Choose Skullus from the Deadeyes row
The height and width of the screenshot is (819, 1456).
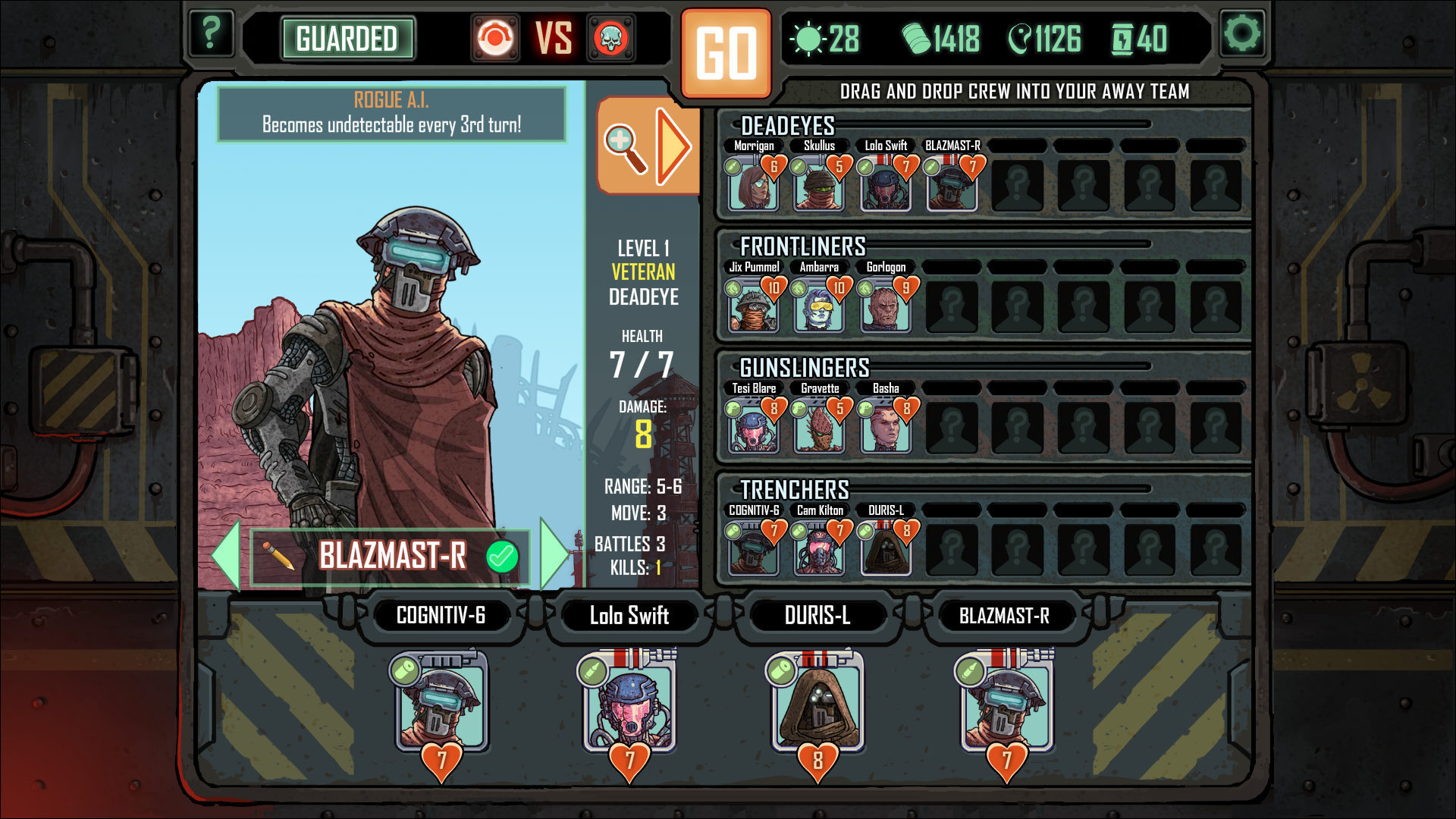[x=819, y=185]
